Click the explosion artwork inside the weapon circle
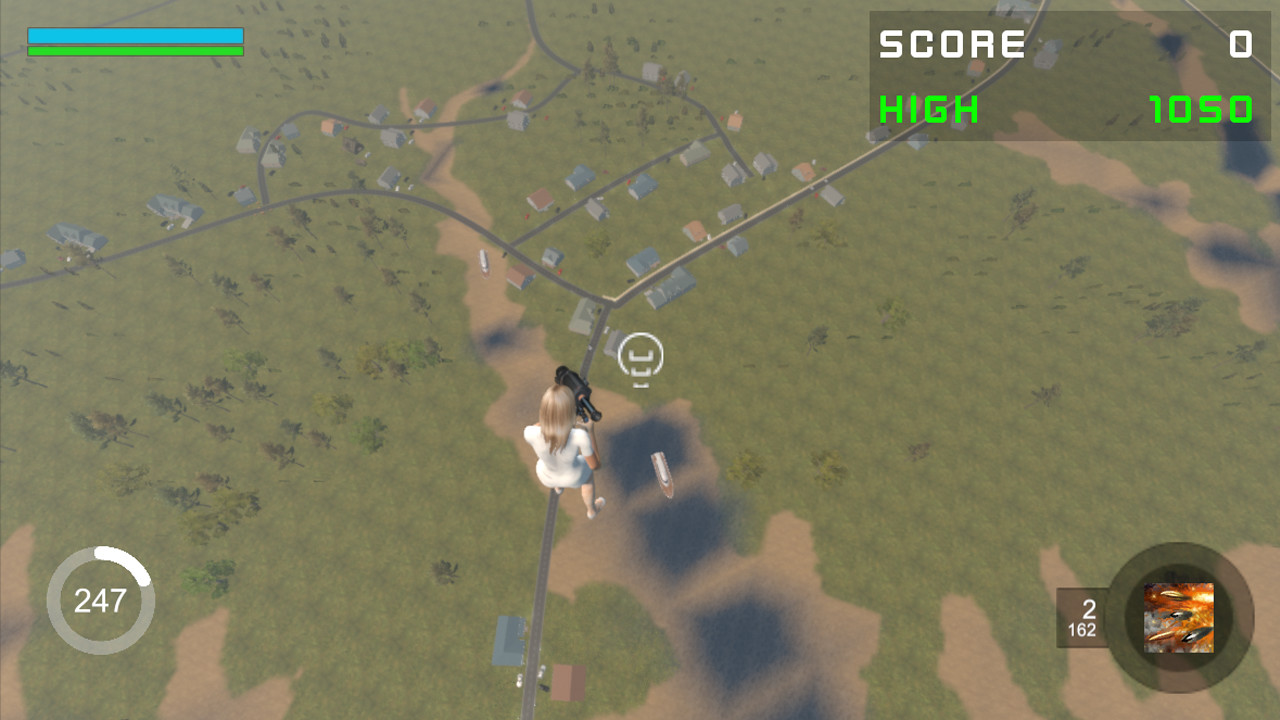Image resolution: width=1280 pixels, height=720 pixels. 1177,617
